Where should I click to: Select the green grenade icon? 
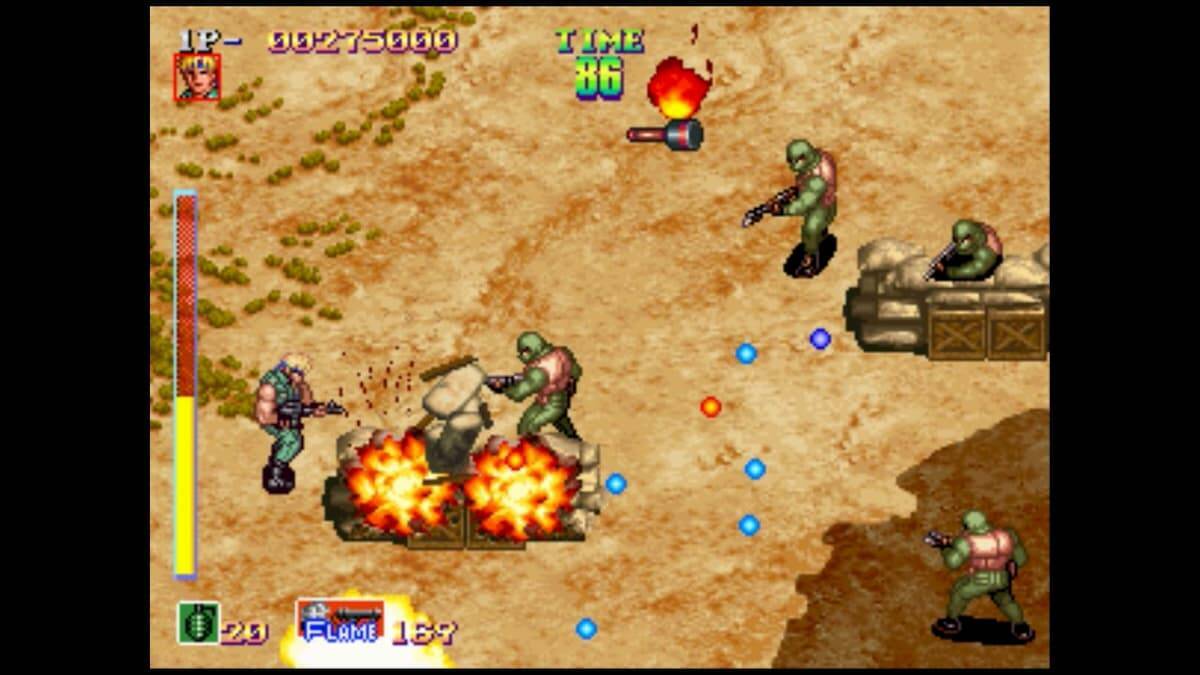[198, 622]
